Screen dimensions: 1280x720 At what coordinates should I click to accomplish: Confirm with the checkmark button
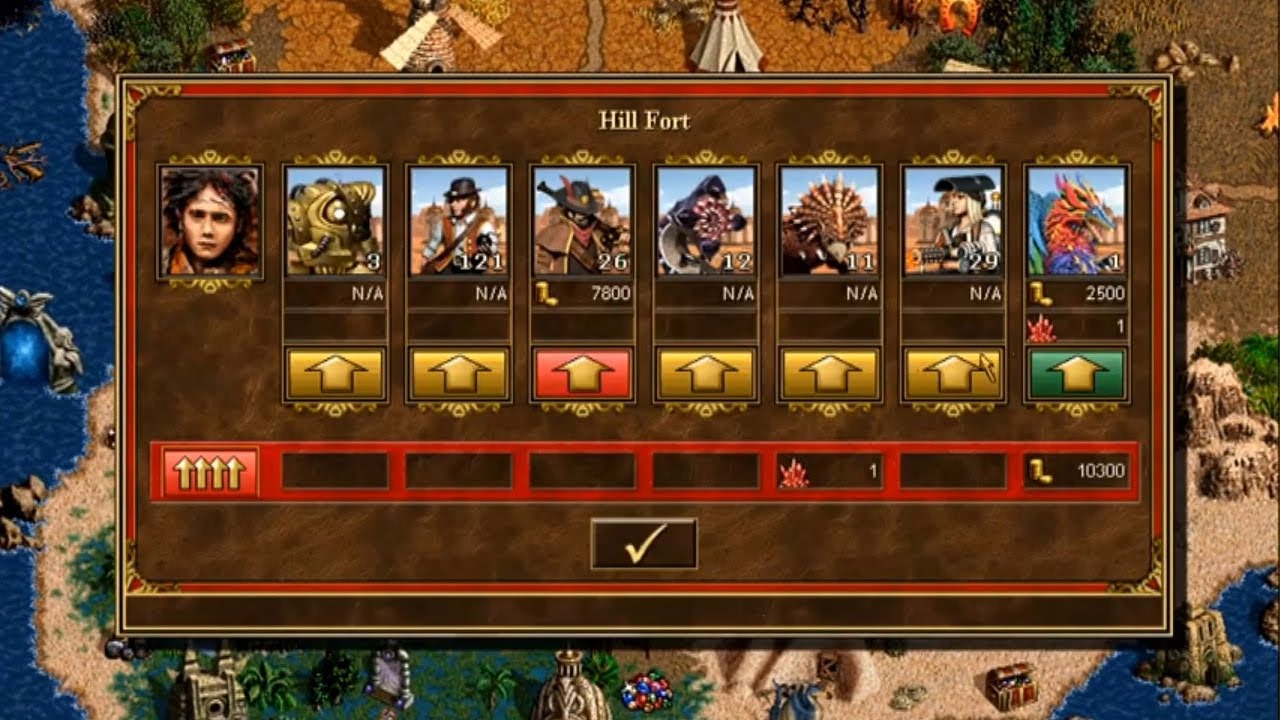(x=644, y=543)
